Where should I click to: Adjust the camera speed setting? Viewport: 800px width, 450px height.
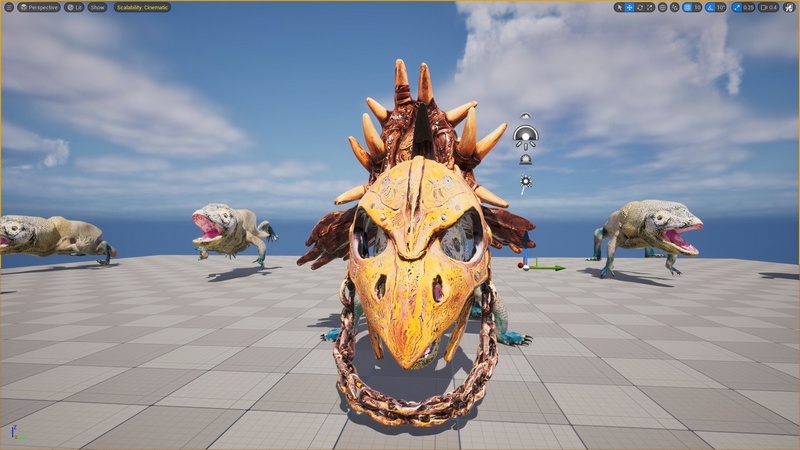point(768,7)
